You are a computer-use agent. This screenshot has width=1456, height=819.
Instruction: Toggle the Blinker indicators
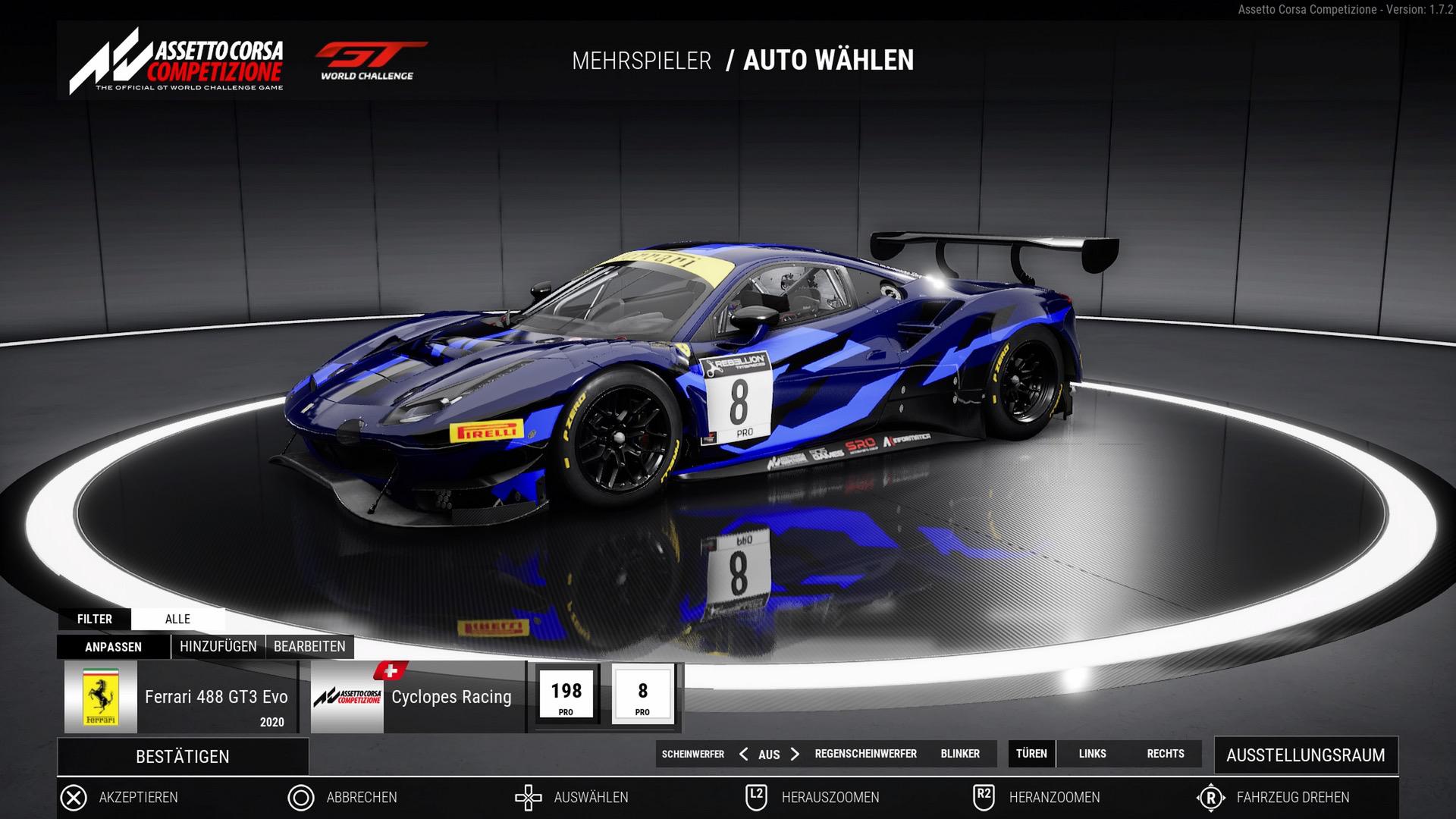(960, 754)
